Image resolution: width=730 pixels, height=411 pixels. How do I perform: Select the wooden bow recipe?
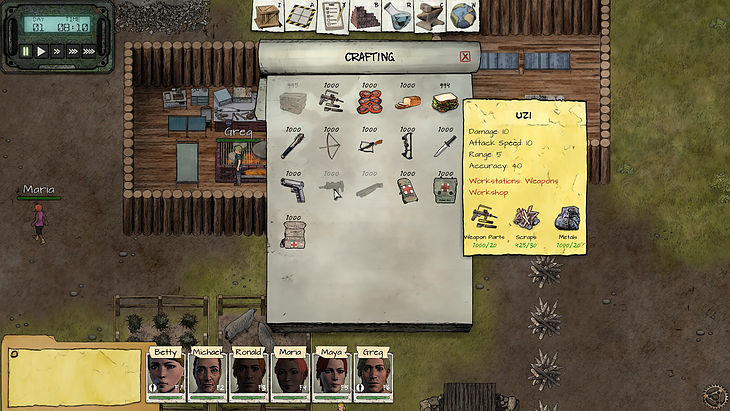point(330,147)
